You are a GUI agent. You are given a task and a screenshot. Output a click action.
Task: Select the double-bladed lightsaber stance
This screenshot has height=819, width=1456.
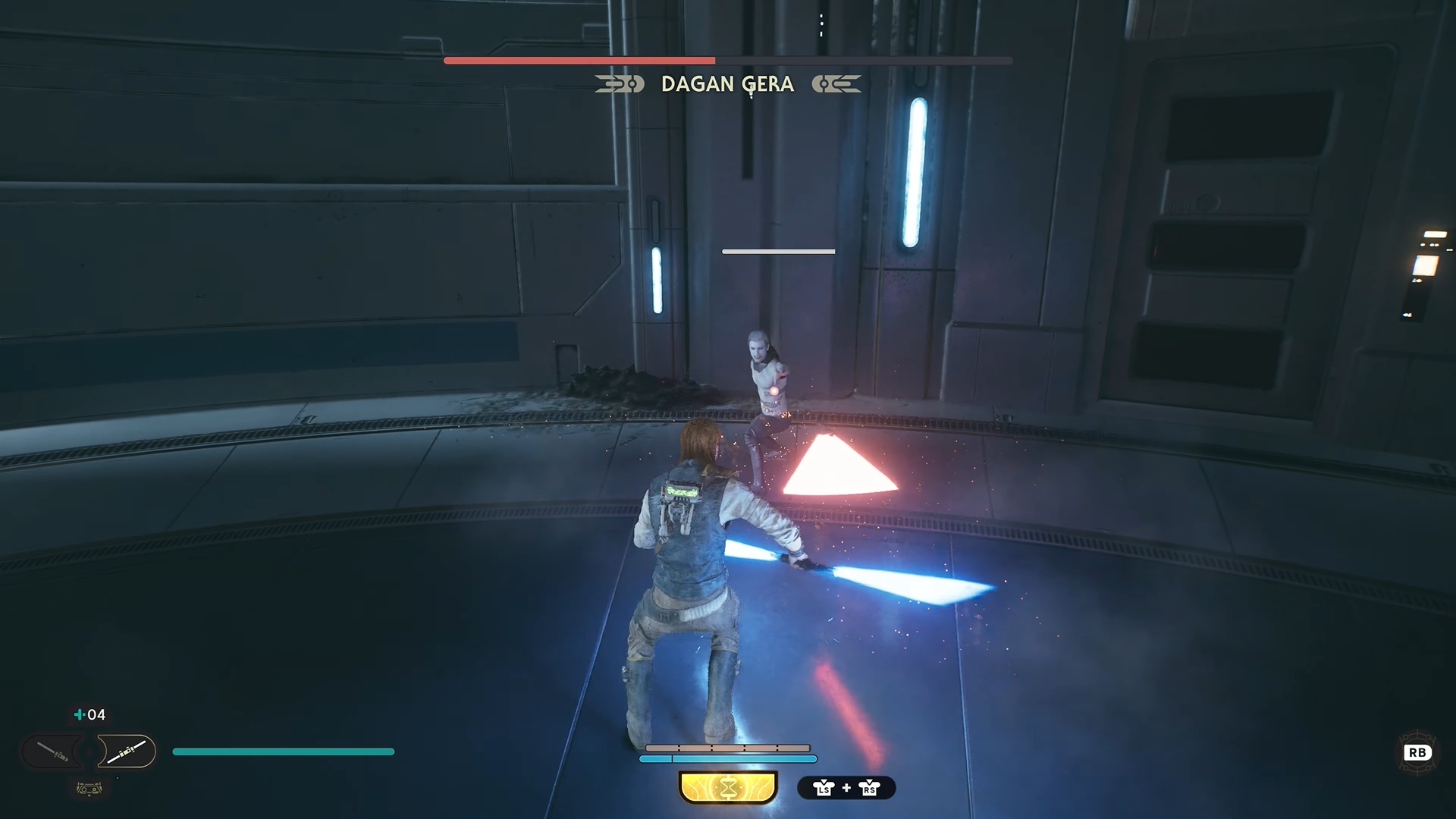coord(126,752)
